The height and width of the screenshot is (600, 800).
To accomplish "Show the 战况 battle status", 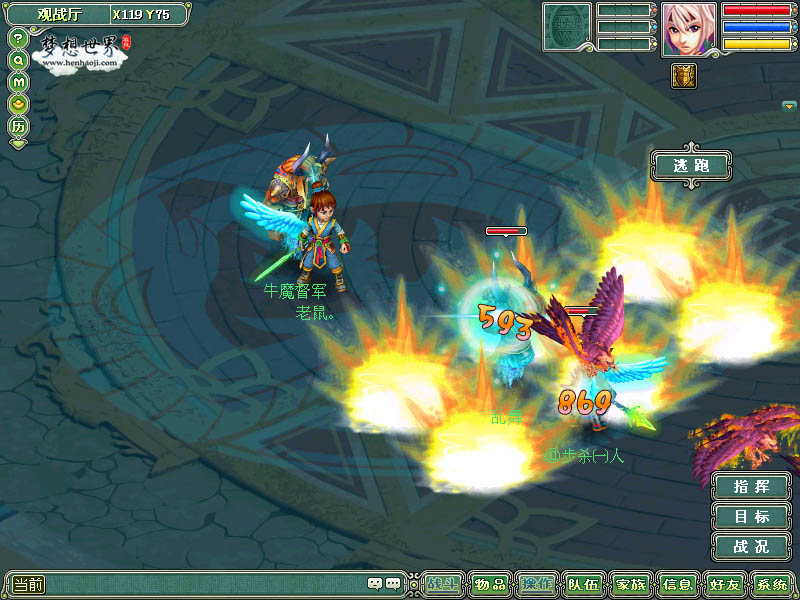I will click(x=751, y=547).
